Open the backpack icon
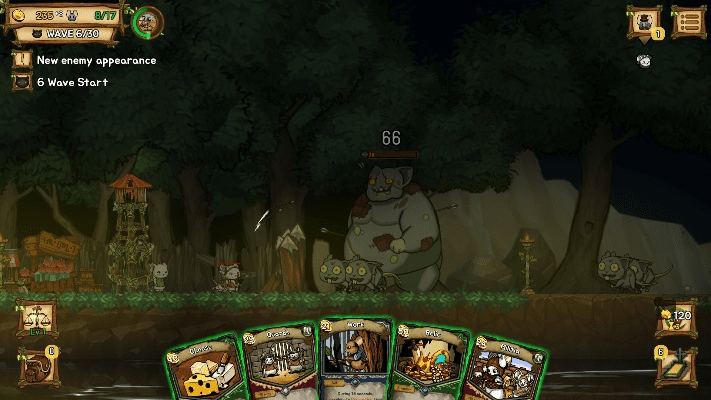The height and width of the screenshot is (400, 711). click(x=34, y=366)
